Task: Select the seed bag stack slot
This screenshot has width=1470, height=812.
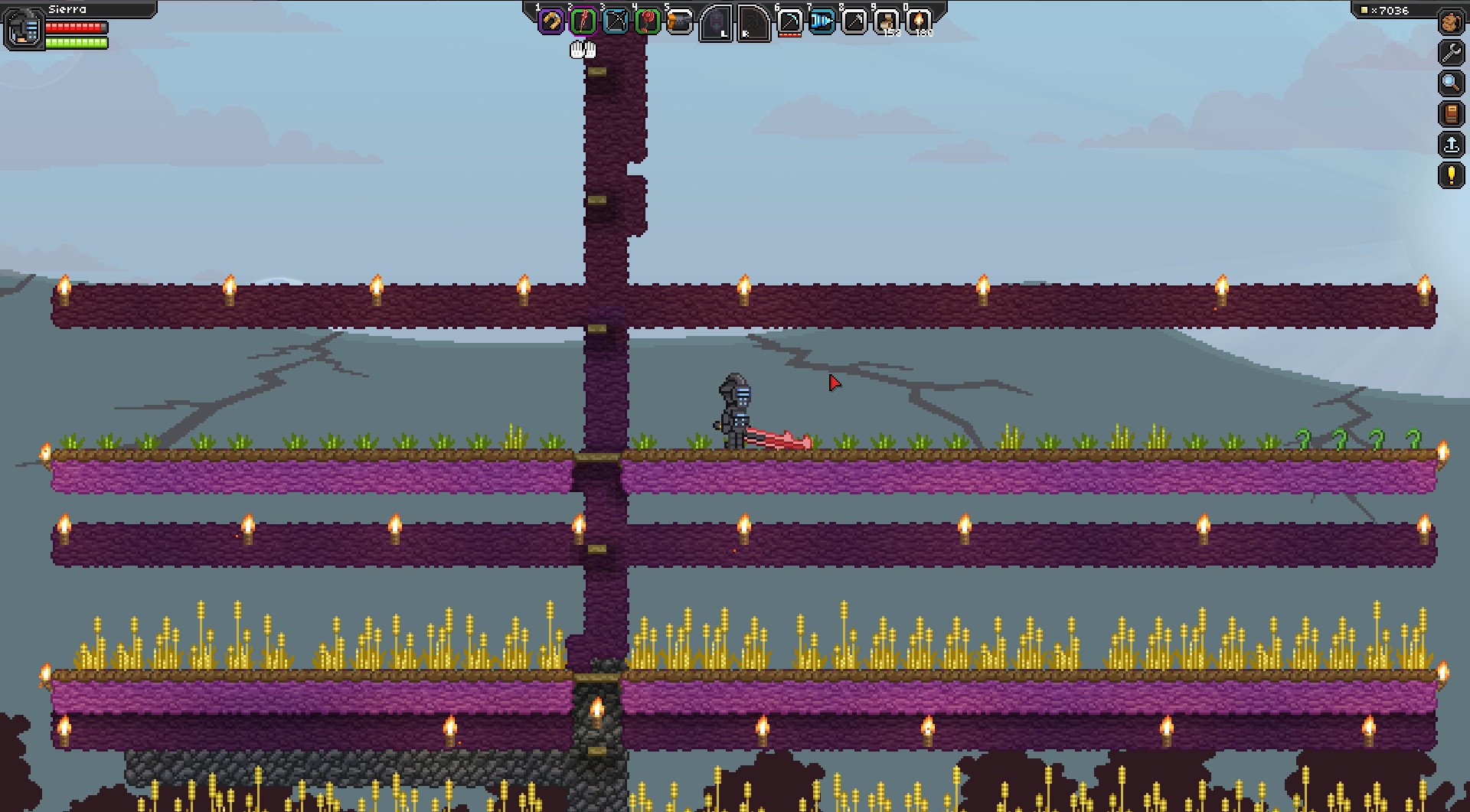Action: [887, 21]
